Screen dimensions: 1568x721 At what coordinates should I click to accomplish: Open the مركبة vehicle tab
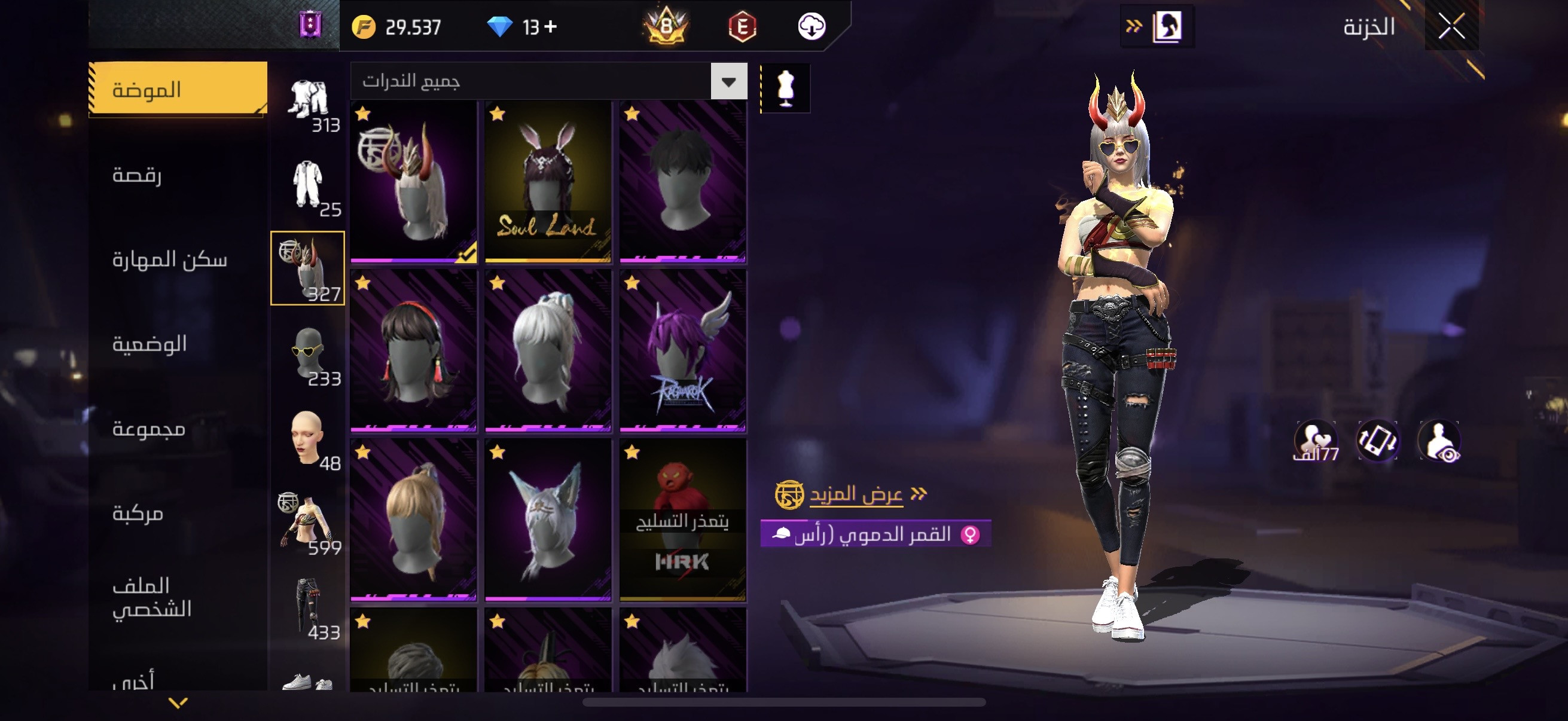[138, 514]
